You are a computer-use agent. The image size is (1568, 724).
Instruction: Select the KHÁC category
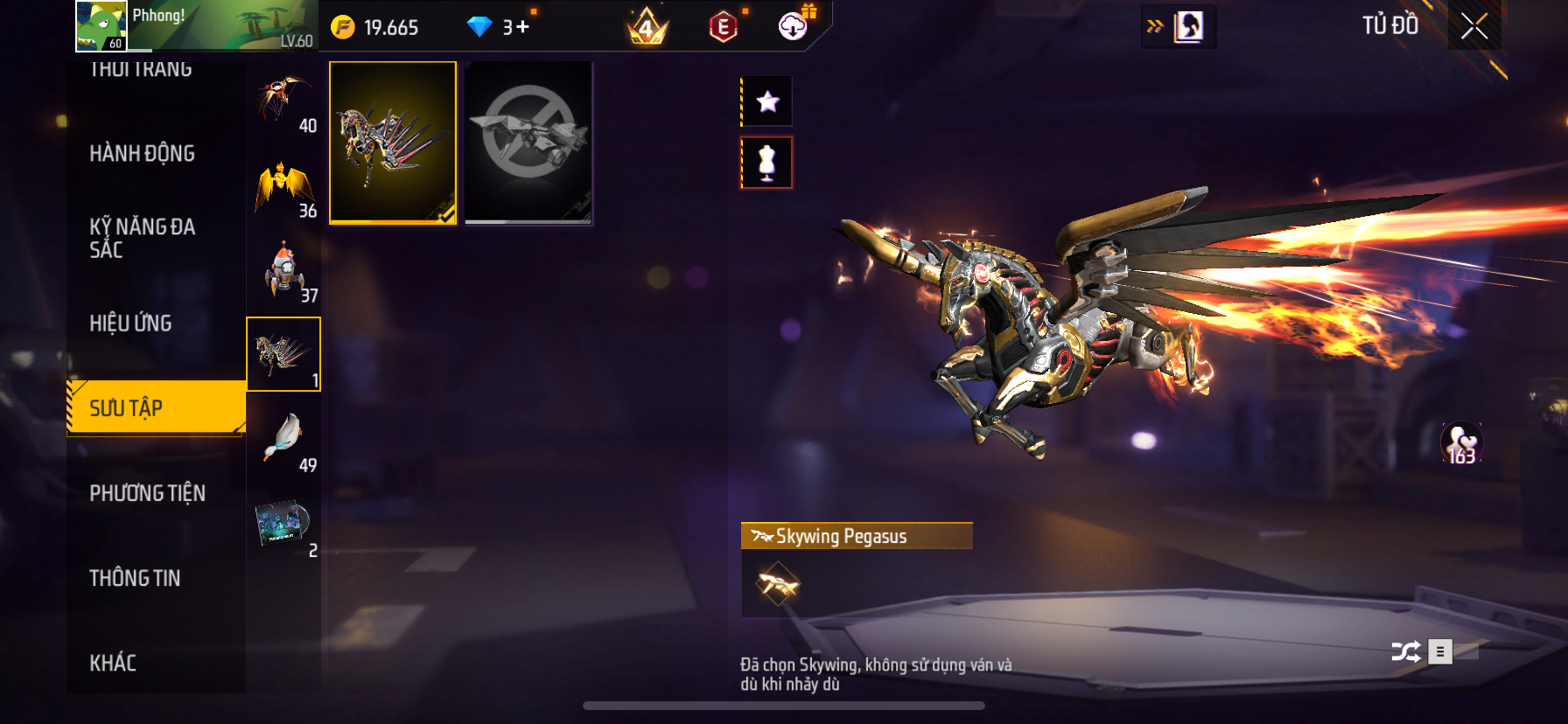113,663
